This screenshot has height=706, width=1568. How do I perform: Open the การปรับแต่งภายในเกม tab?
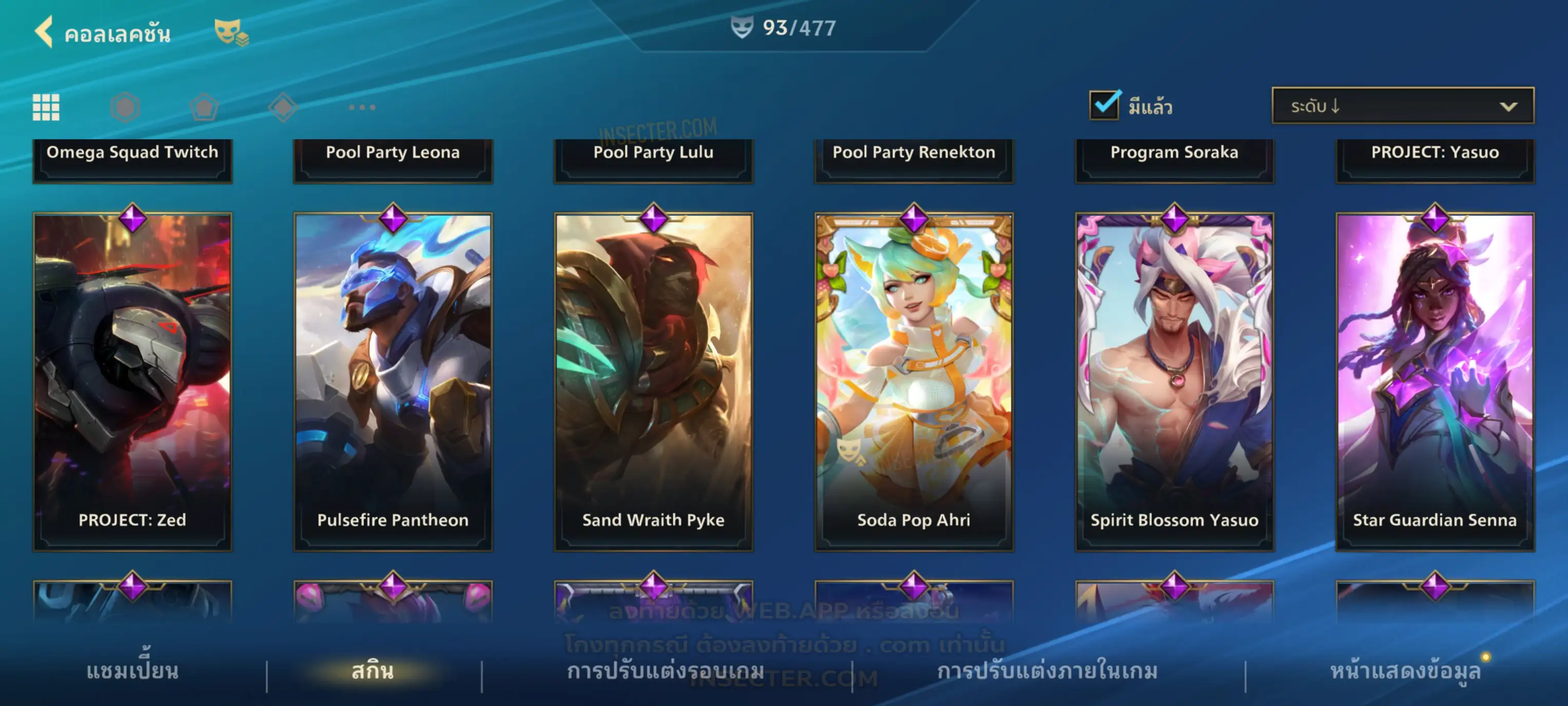click(1047, 671)
